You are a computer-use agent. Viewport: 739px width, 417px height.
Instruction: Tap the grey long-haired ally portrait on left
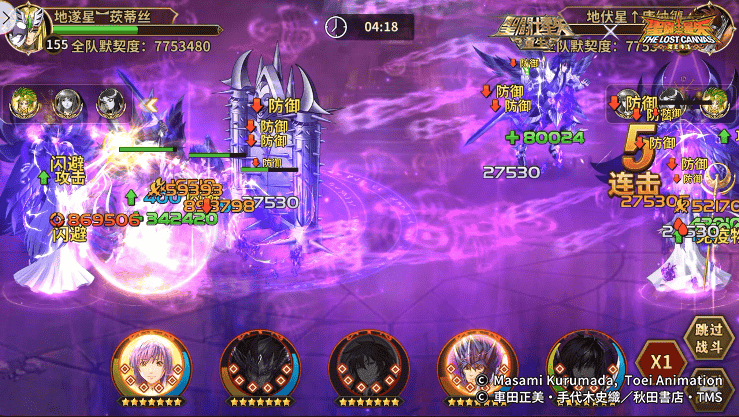pos(66,102)
